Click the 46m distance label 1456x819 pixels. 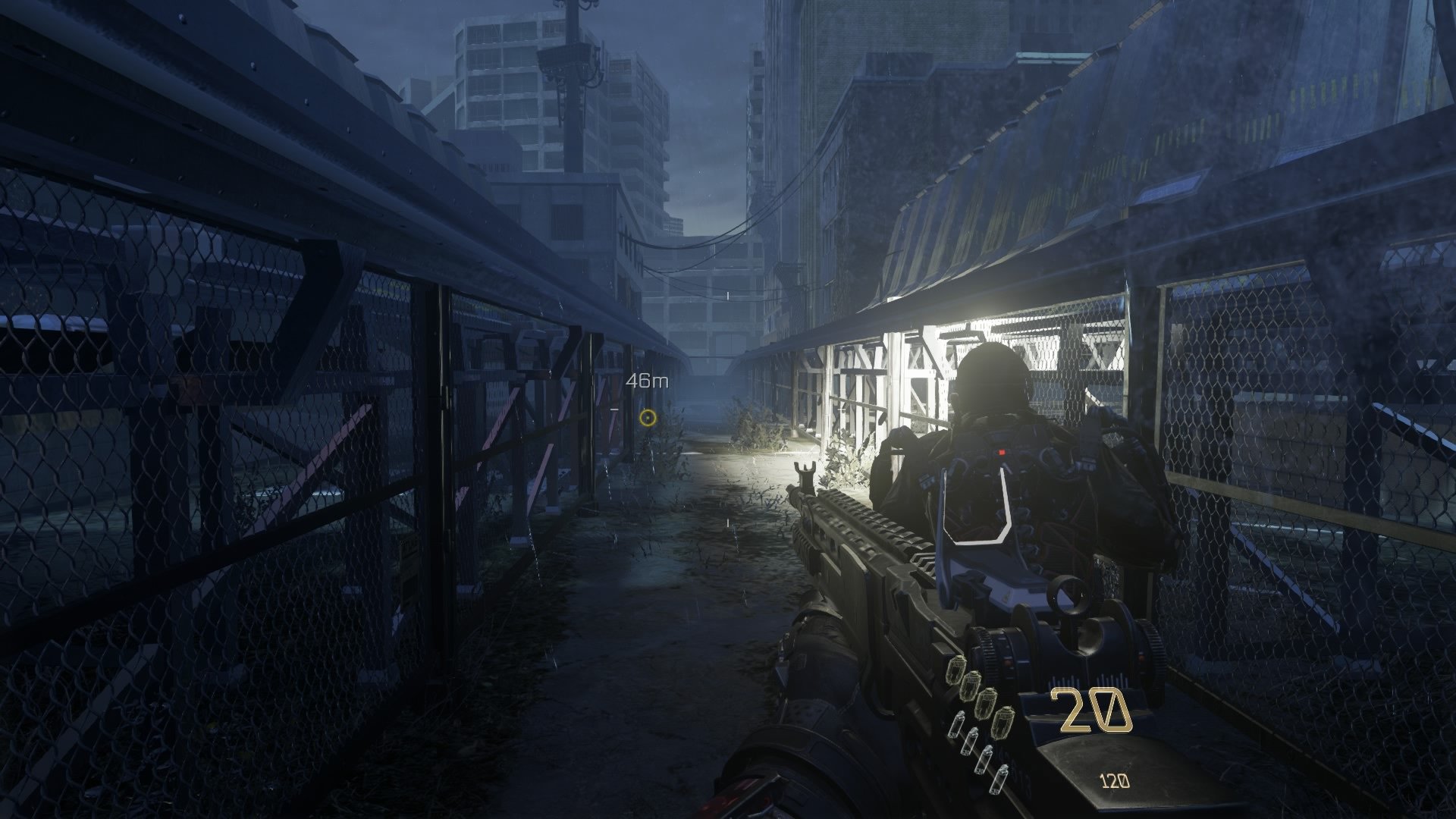pos(645,381)
